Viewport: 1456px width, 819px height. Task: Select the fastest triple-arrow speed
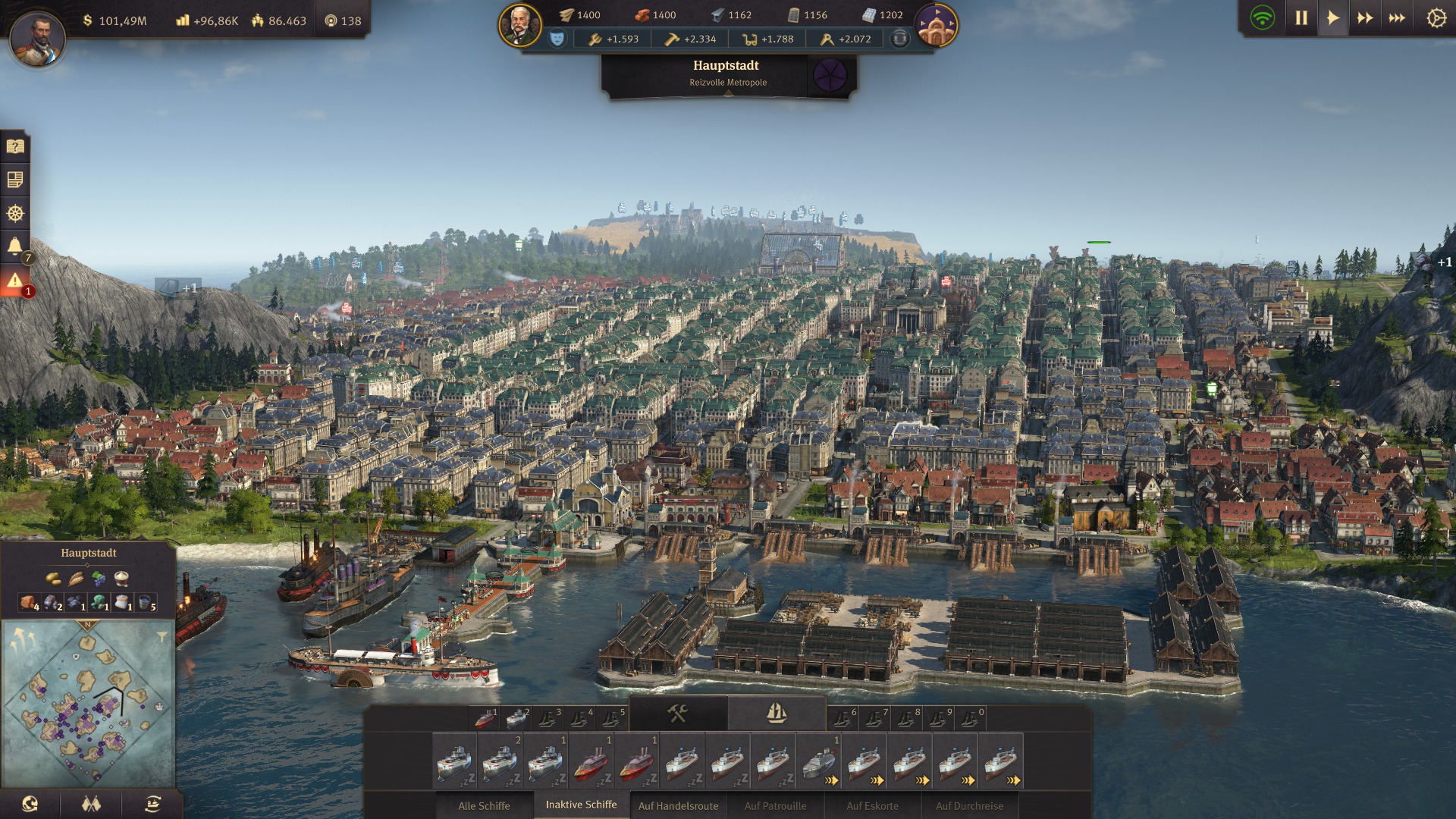pyautogui.click(x=1397, y=18)
